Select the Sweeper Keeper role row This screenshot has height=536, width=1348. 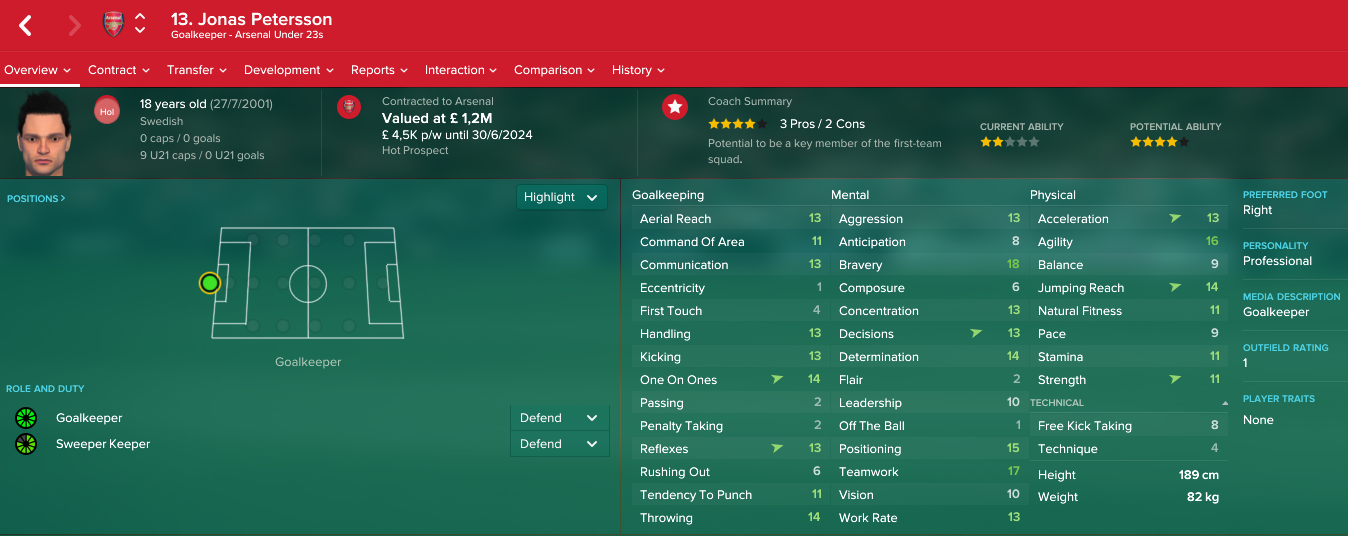point(103,444)
